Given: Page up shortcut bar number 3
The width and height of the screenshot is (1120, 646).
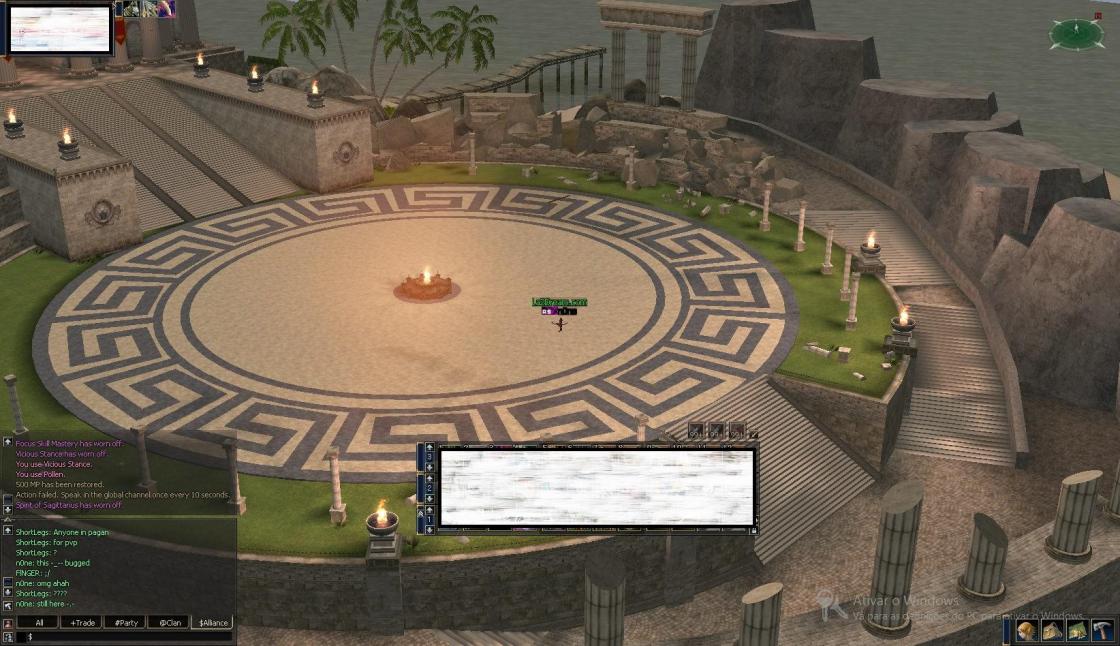Looking at the screenshot, I should pyautogui.click(x=430, y=447).
